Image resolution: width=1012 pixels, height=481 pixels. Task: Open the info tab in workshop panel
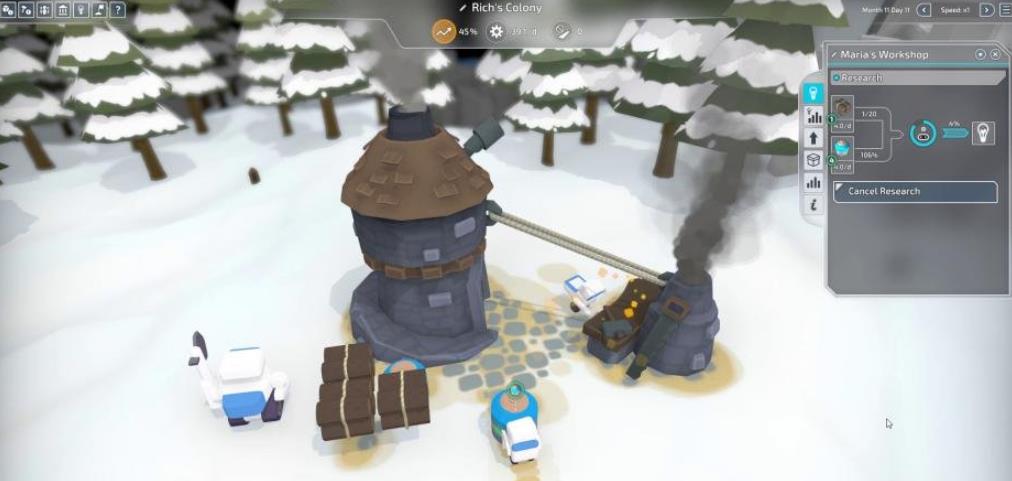(813, 204)
